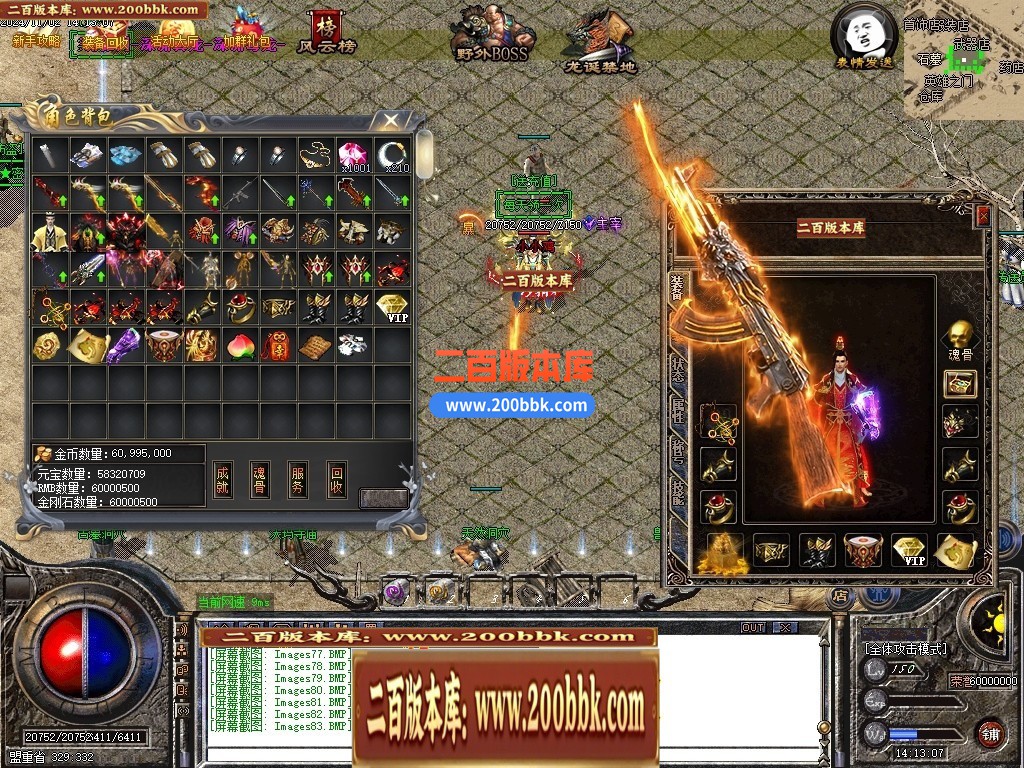Enter the 龙诞禁地 dungeon menu
The width and height of the screenshot is (1024, 768).
(x=599, y=40)
